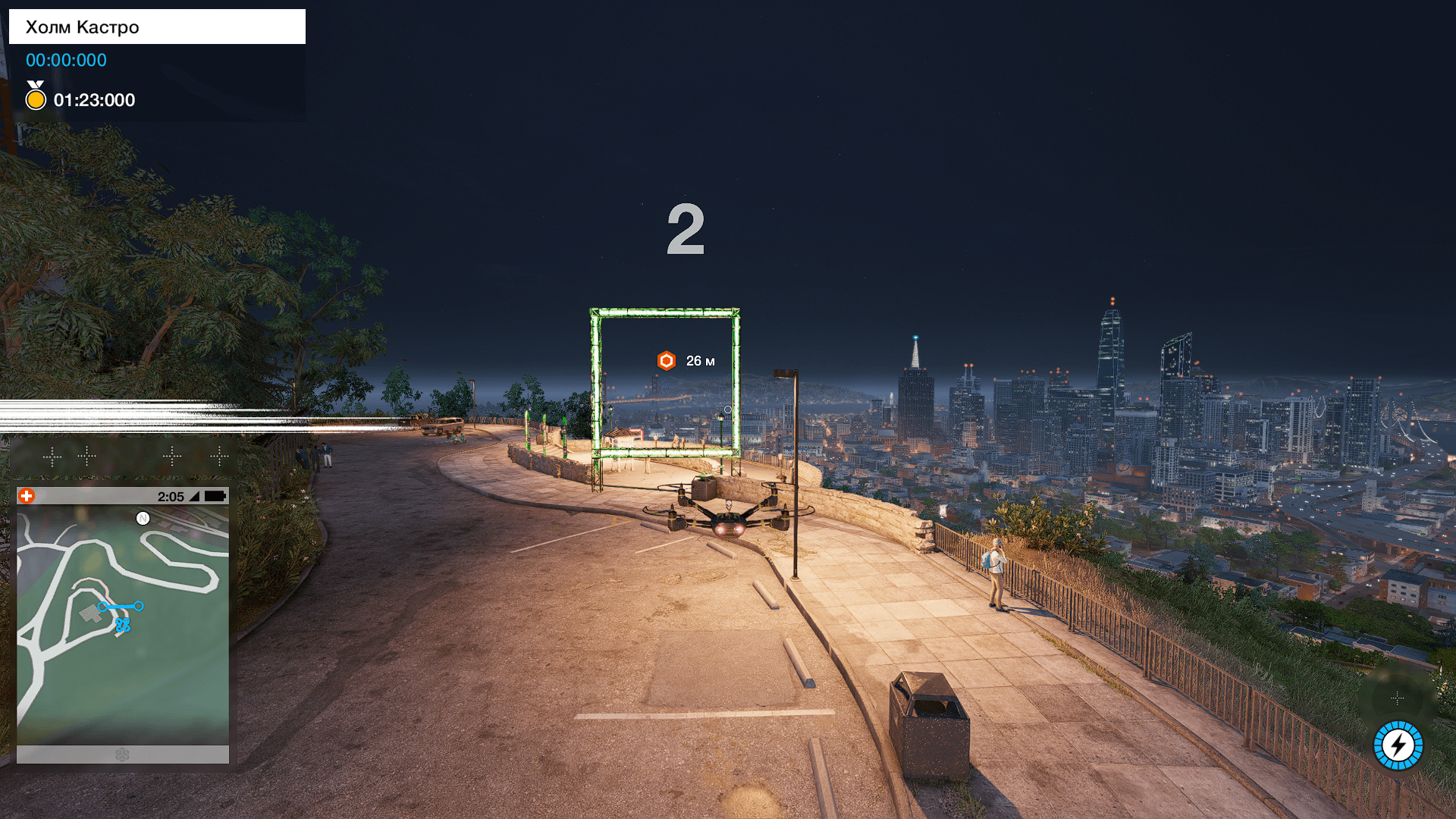Click the orange hexagon checkpoint marker
1456x819 pixels.
point(666,361)
